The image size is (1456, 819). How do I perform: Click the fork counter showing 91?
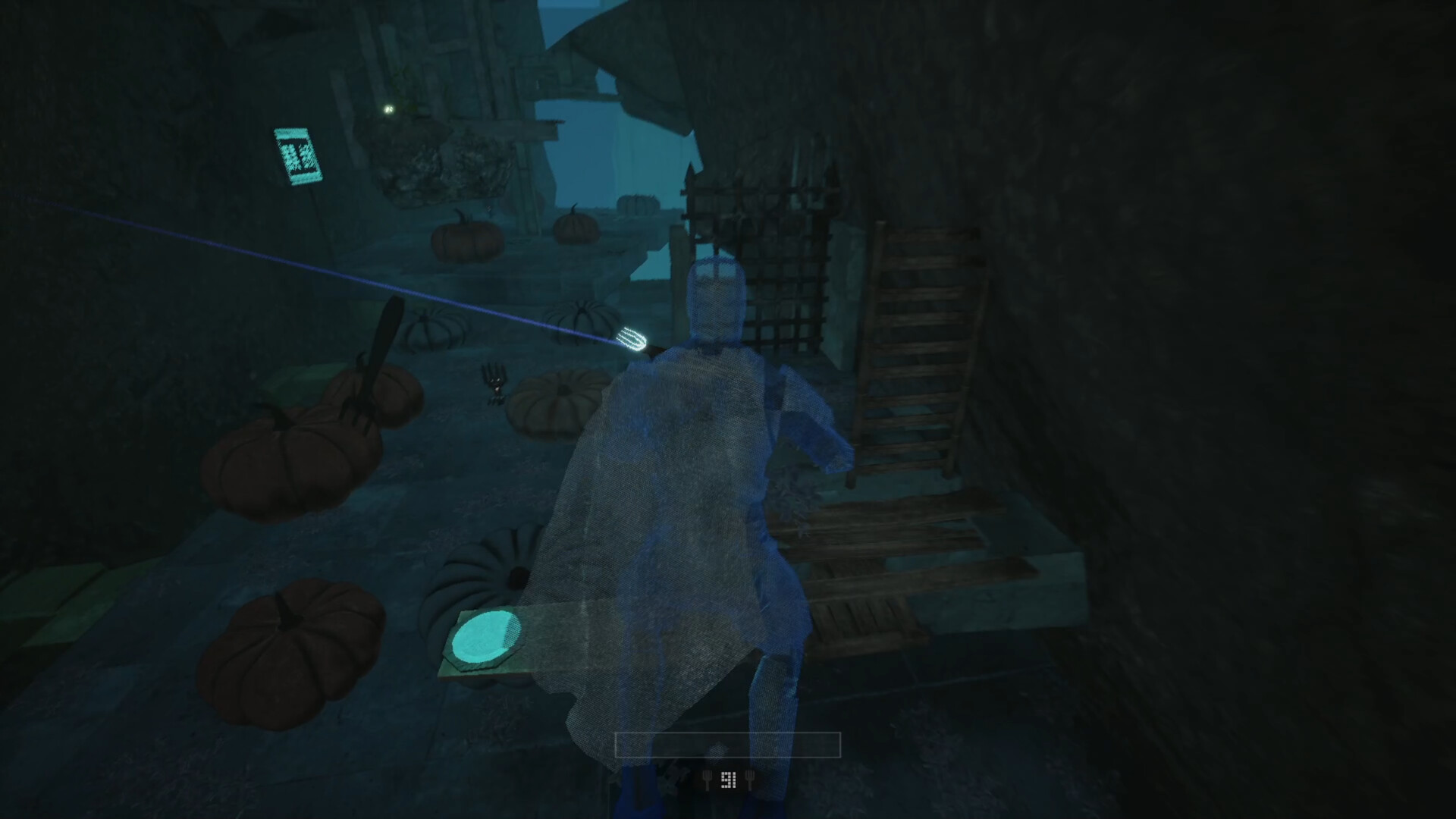coord(728,780)
